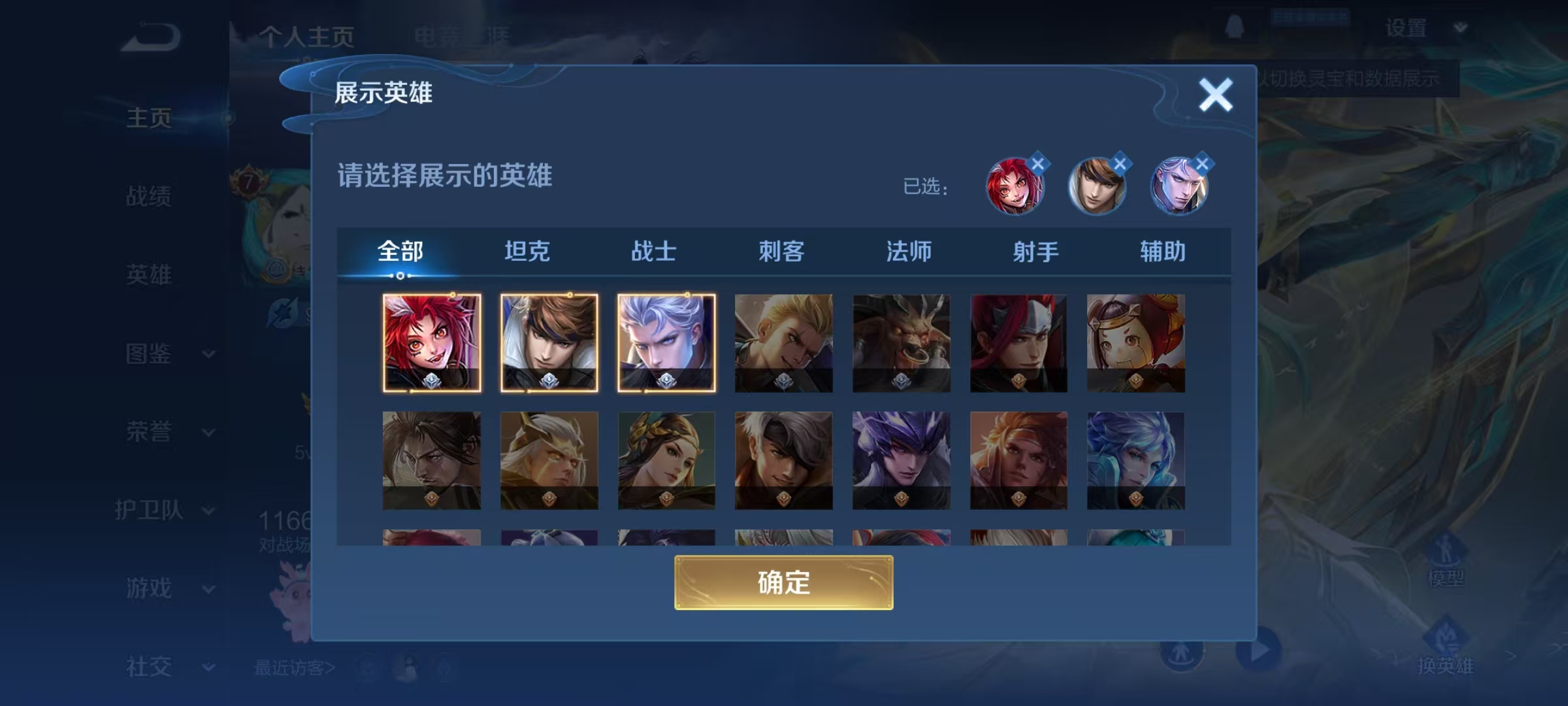The height and width of the screenshot is (706, 1568).
Task: Select the blond hero in the first row
Action: point(783,343)
